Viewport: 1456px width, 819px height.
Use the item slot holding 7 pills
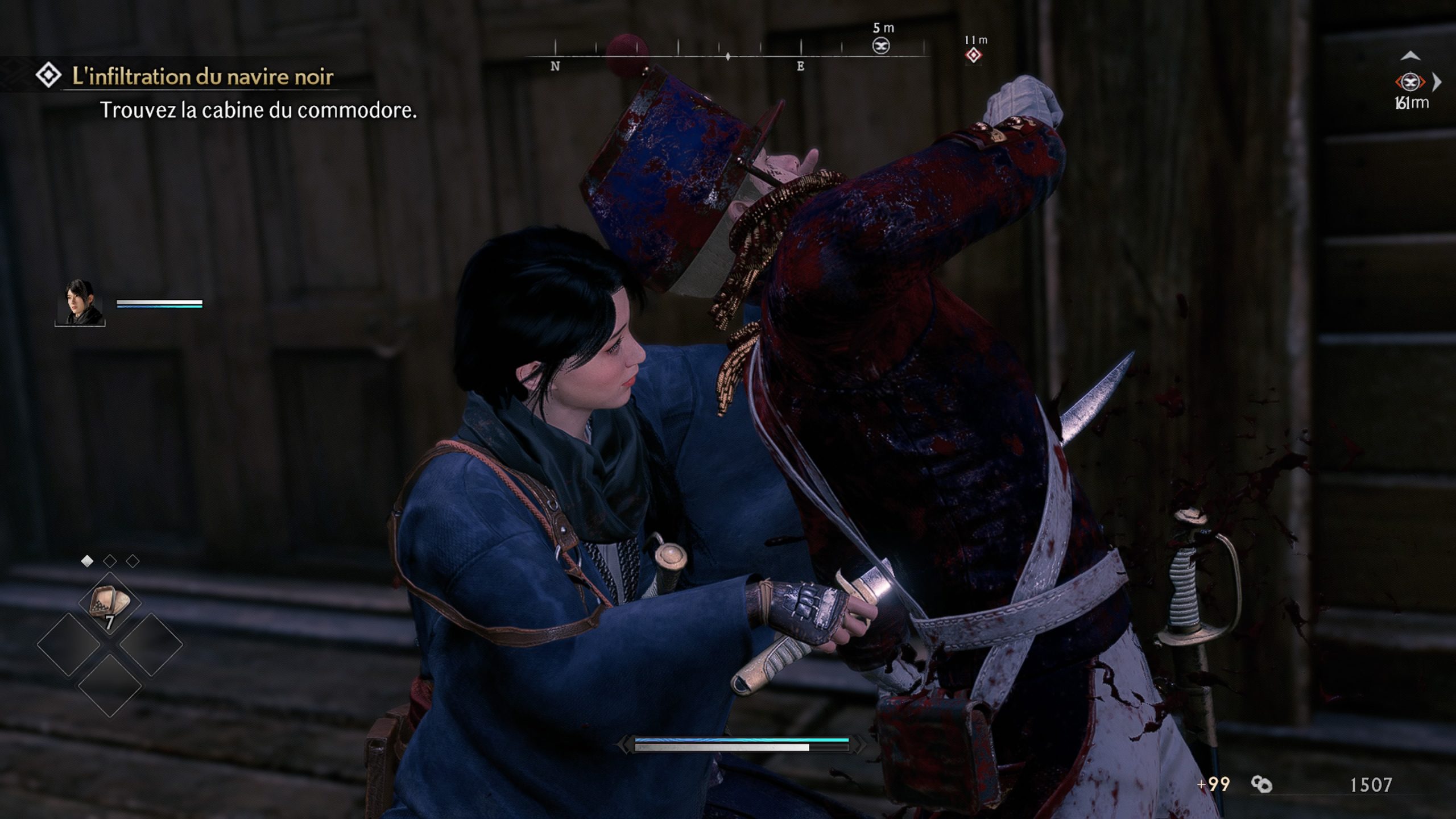109,604
